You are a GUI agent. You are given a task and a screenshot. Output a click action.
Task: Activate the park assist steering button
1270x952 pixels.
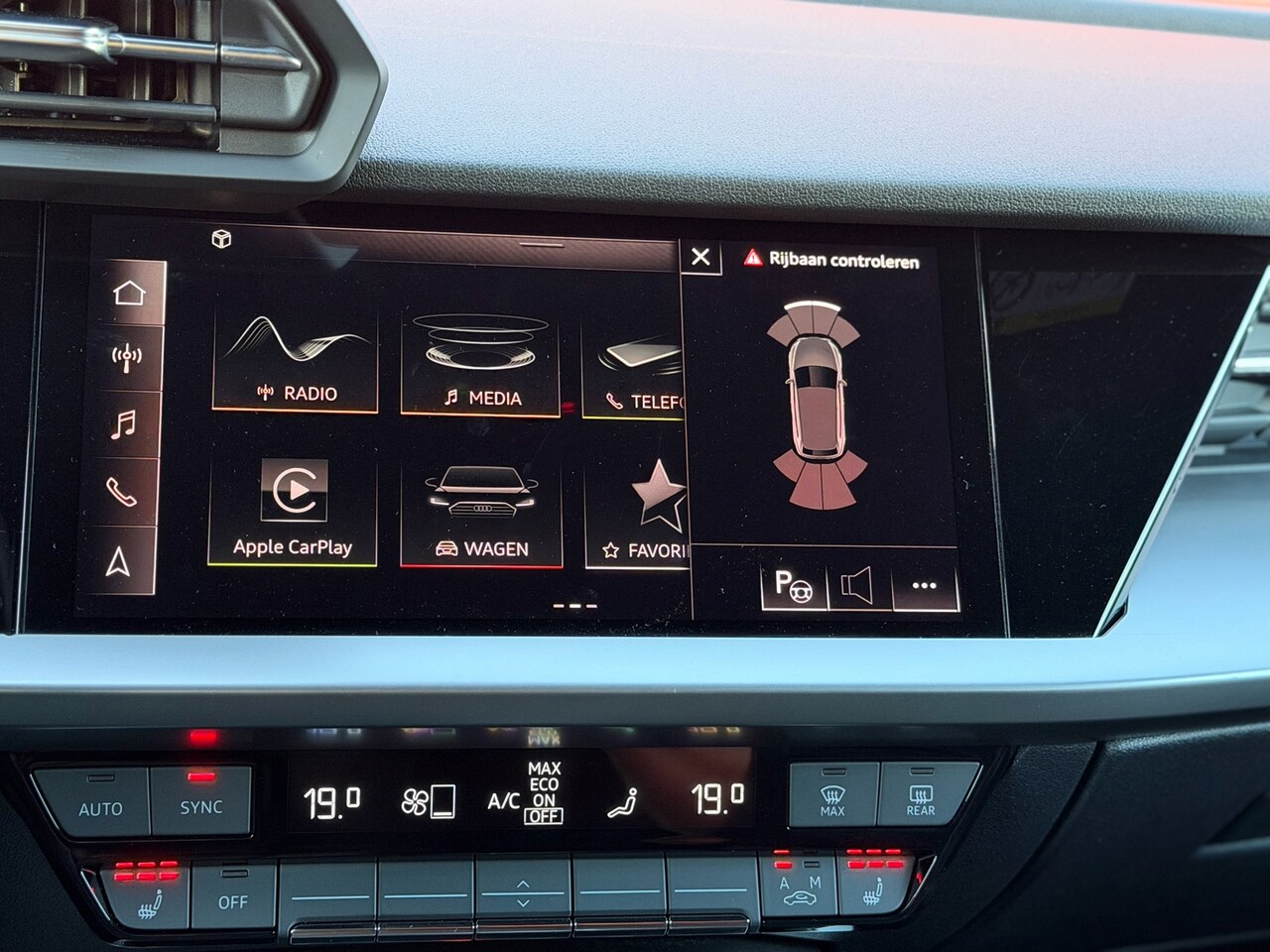tap(794, 585)
